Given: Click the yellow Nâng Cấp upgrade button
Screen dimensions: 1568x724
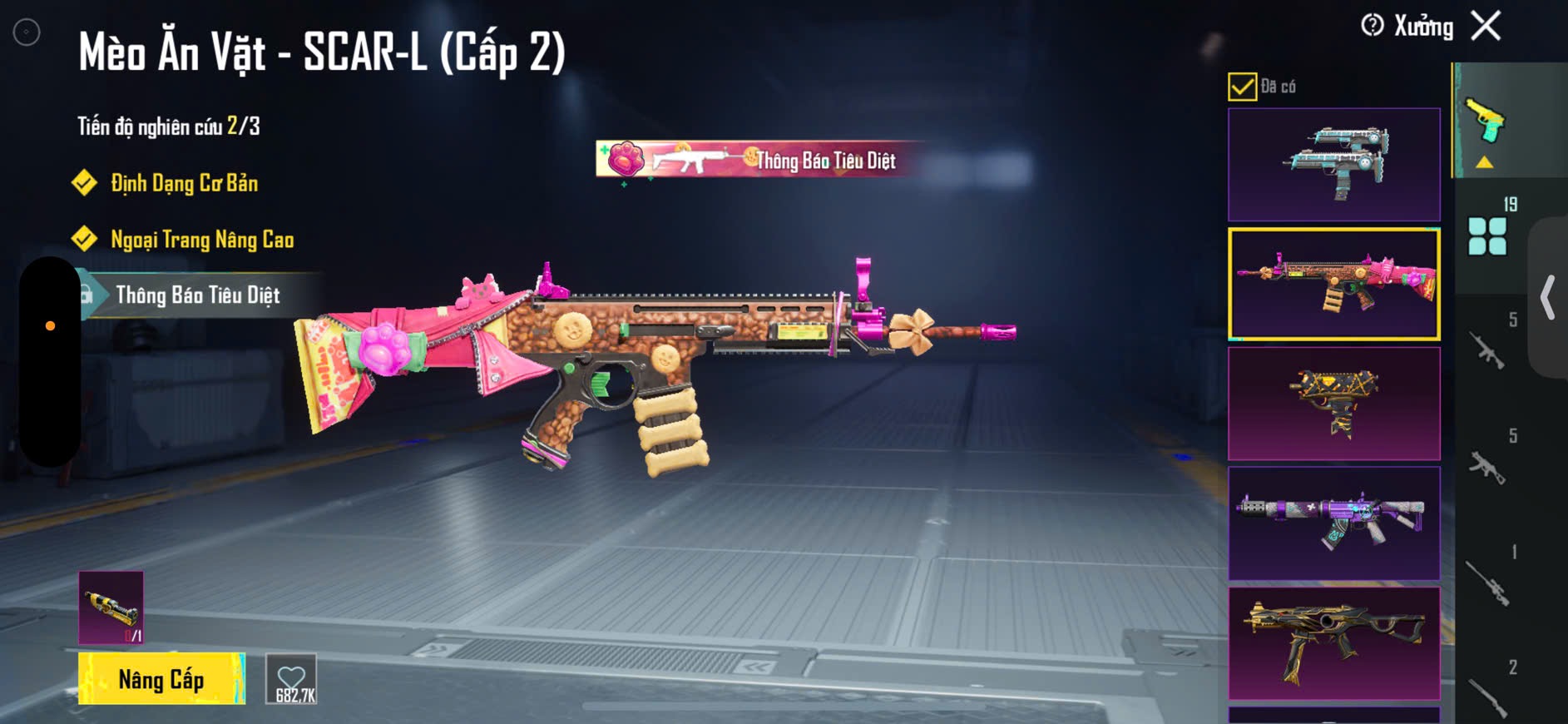Looking at the screenshot, I should click(x=161, y=679).
